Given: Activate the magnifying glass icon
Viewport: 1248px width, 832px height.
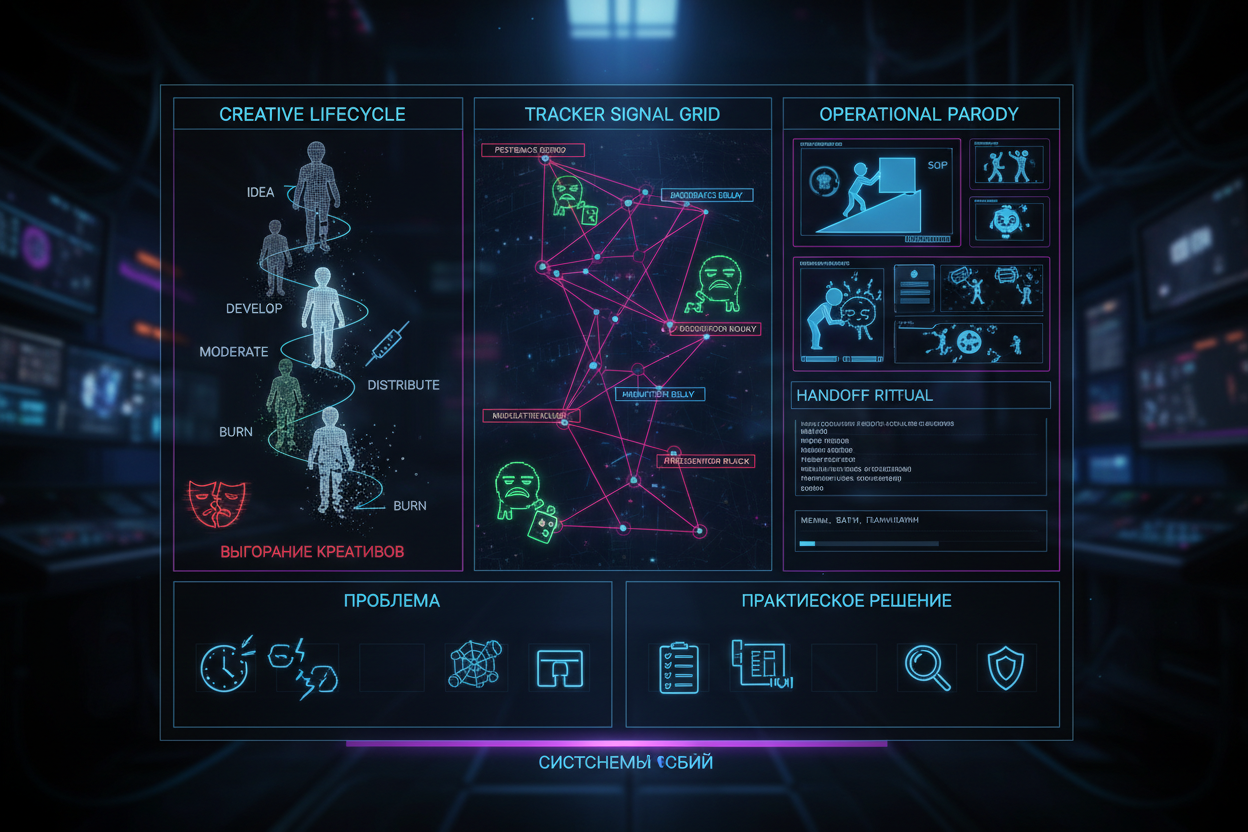Looking at the screenshot, I should coord(927,667).
